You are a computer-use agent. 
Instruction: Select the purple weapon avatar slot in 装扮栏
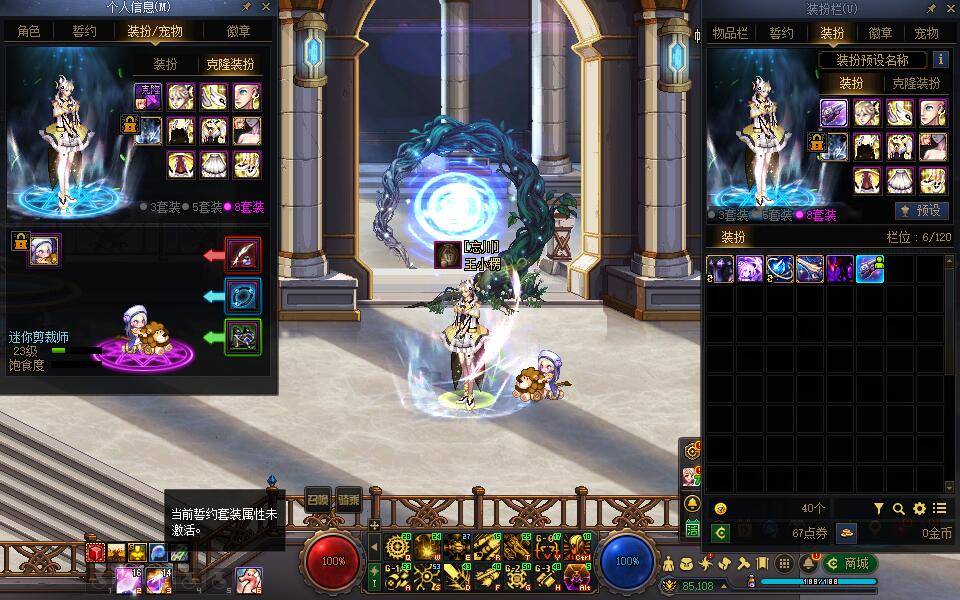tap(834, 112)
